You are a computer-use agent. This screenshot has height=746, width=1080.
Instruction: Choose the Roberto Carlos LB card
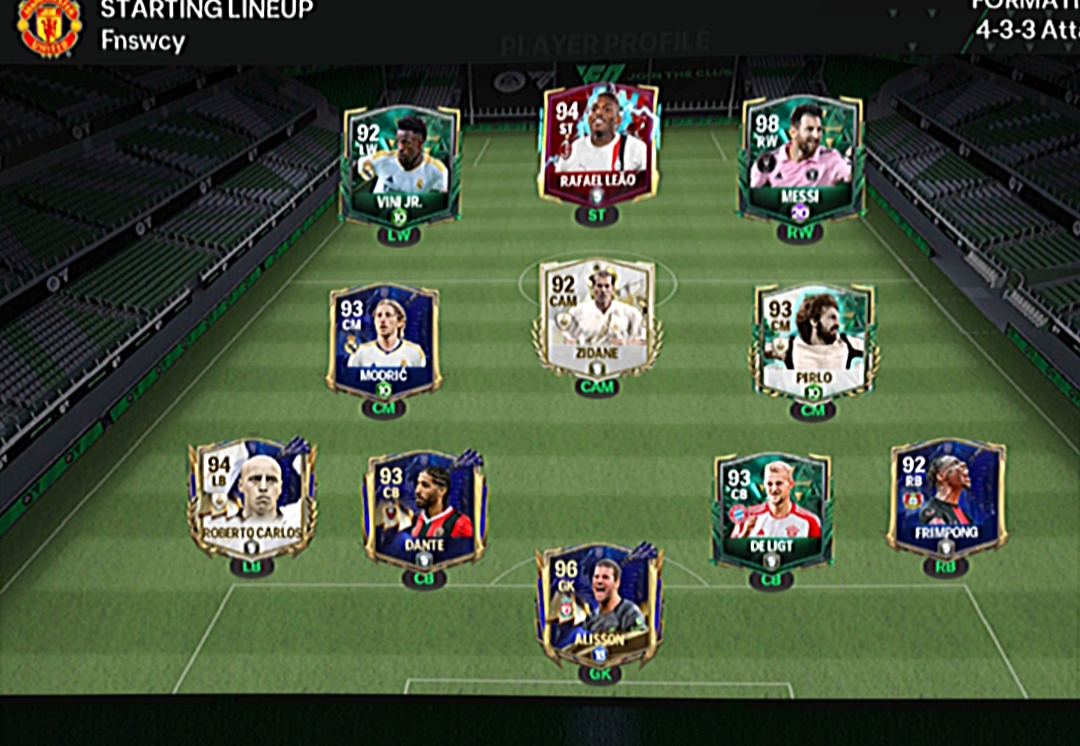click(x=252, y=498)
